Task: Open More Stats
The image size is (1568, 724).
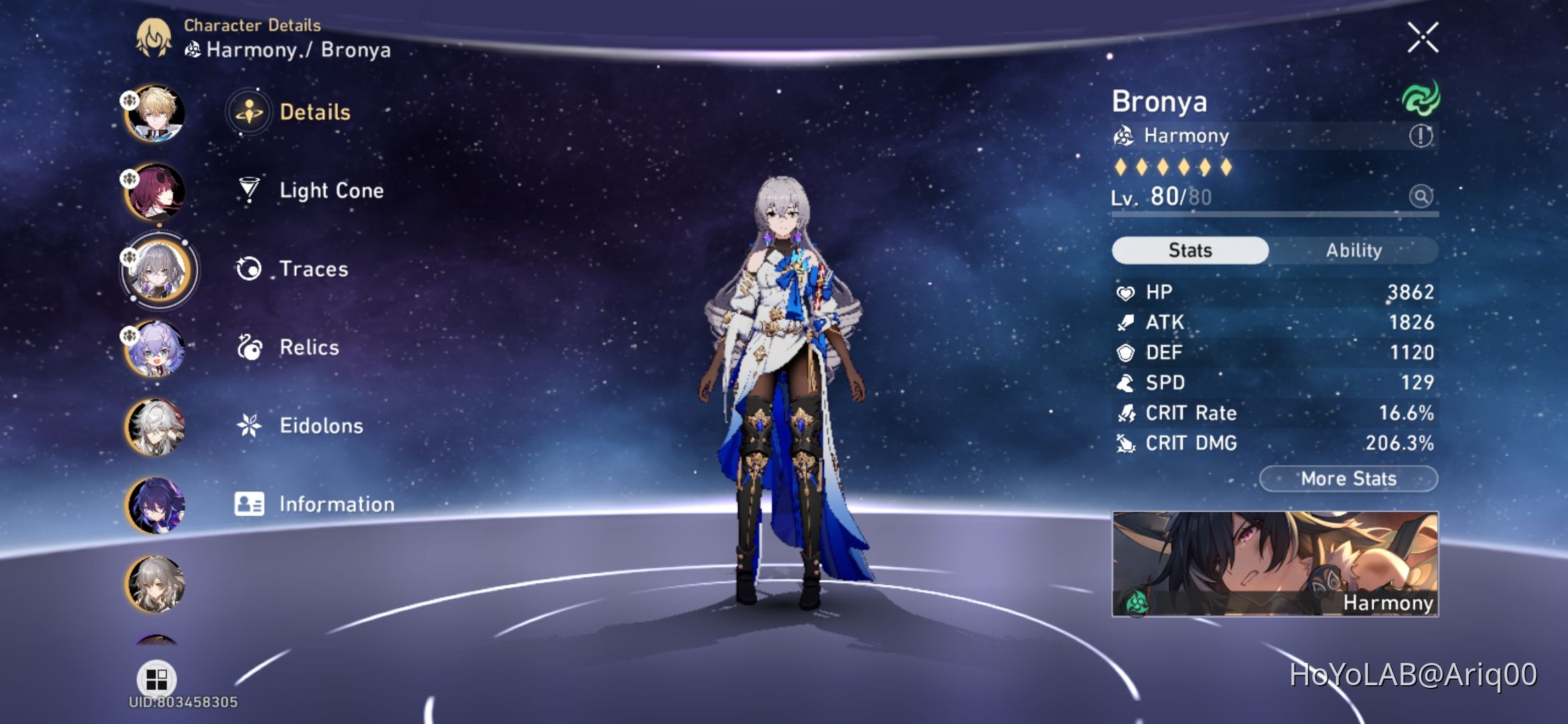Action: (1348, 478)
